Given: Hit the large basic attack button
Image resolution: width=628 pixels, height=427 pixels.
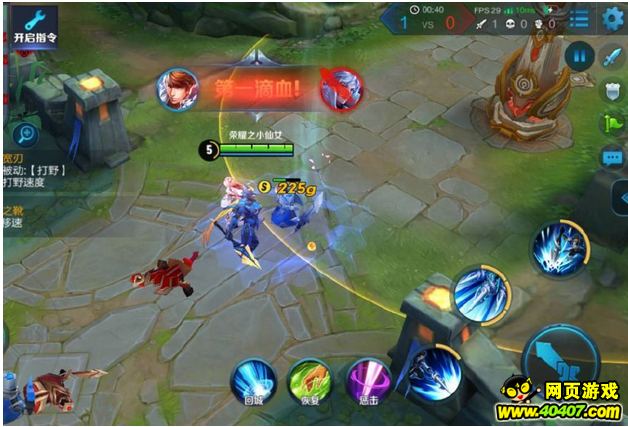Looking at the screenshot, I should tap(561, 353).
